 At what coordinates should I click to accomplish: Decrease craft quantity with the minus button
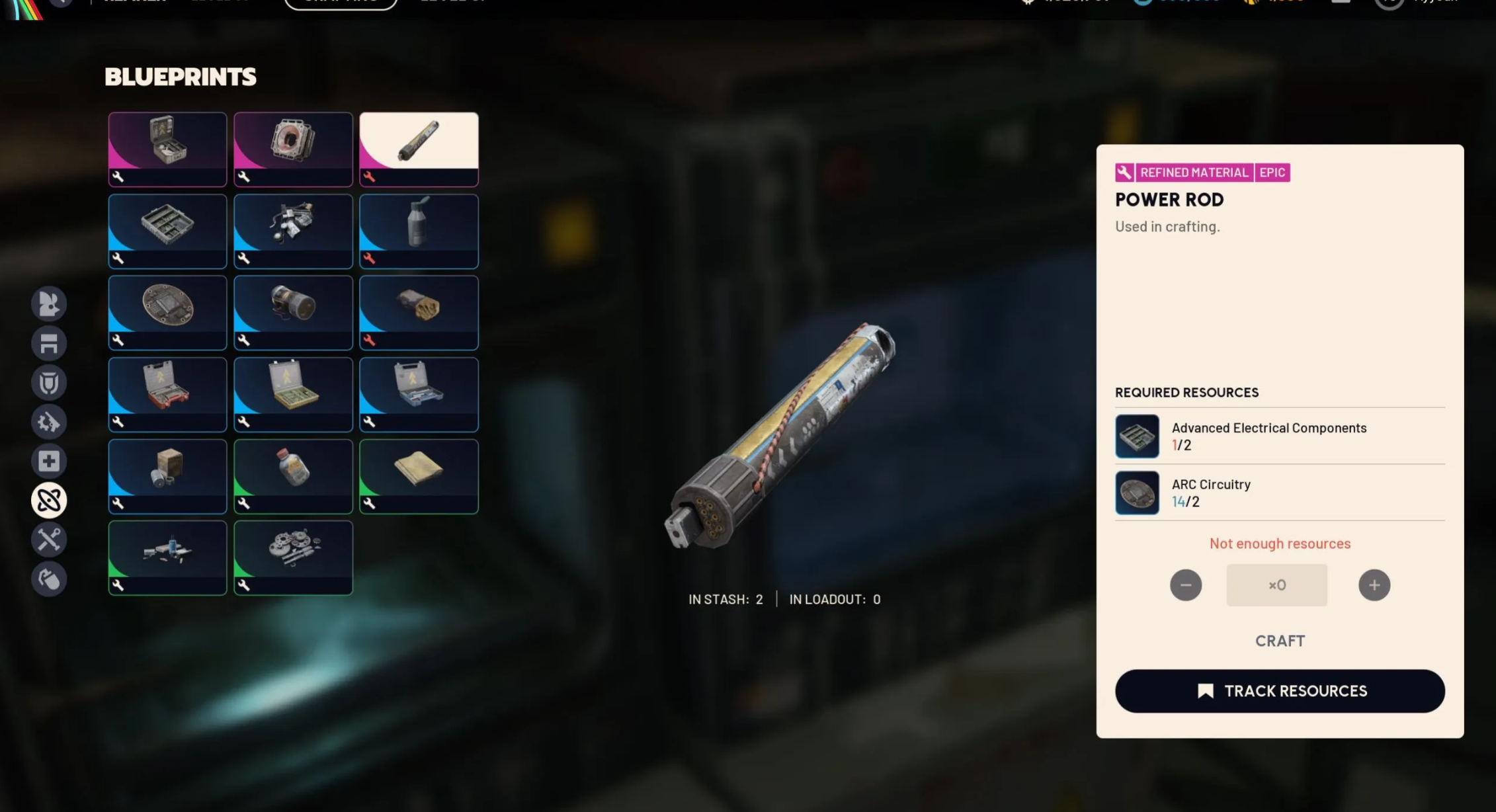click(1185, 585)
